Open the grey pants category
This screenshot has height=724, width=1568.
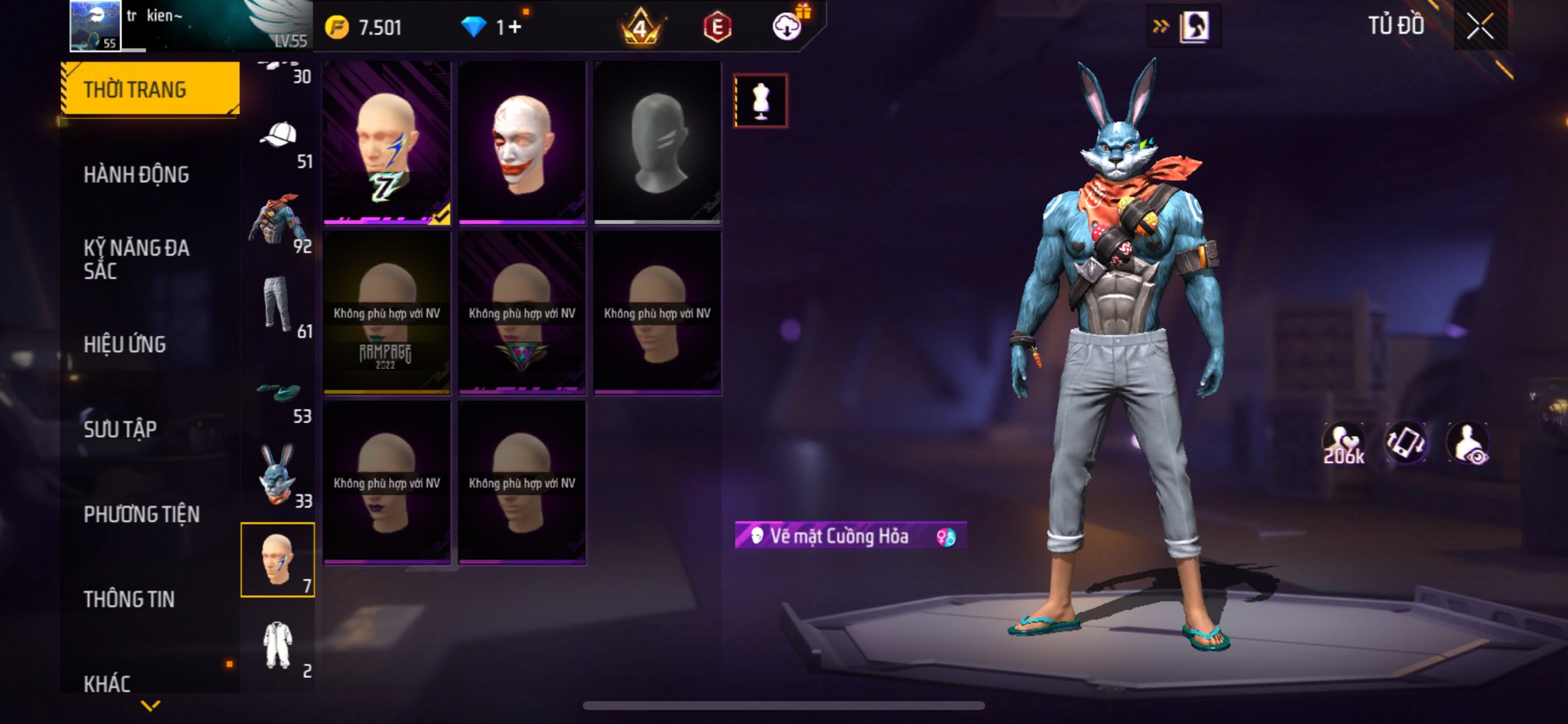point(277,305)
